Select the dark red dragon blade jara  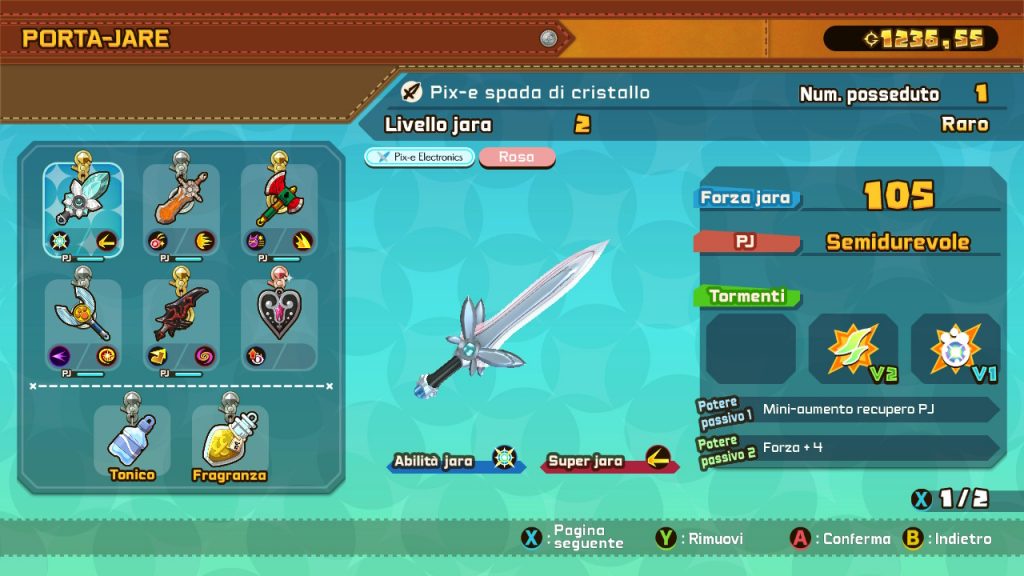181,324
